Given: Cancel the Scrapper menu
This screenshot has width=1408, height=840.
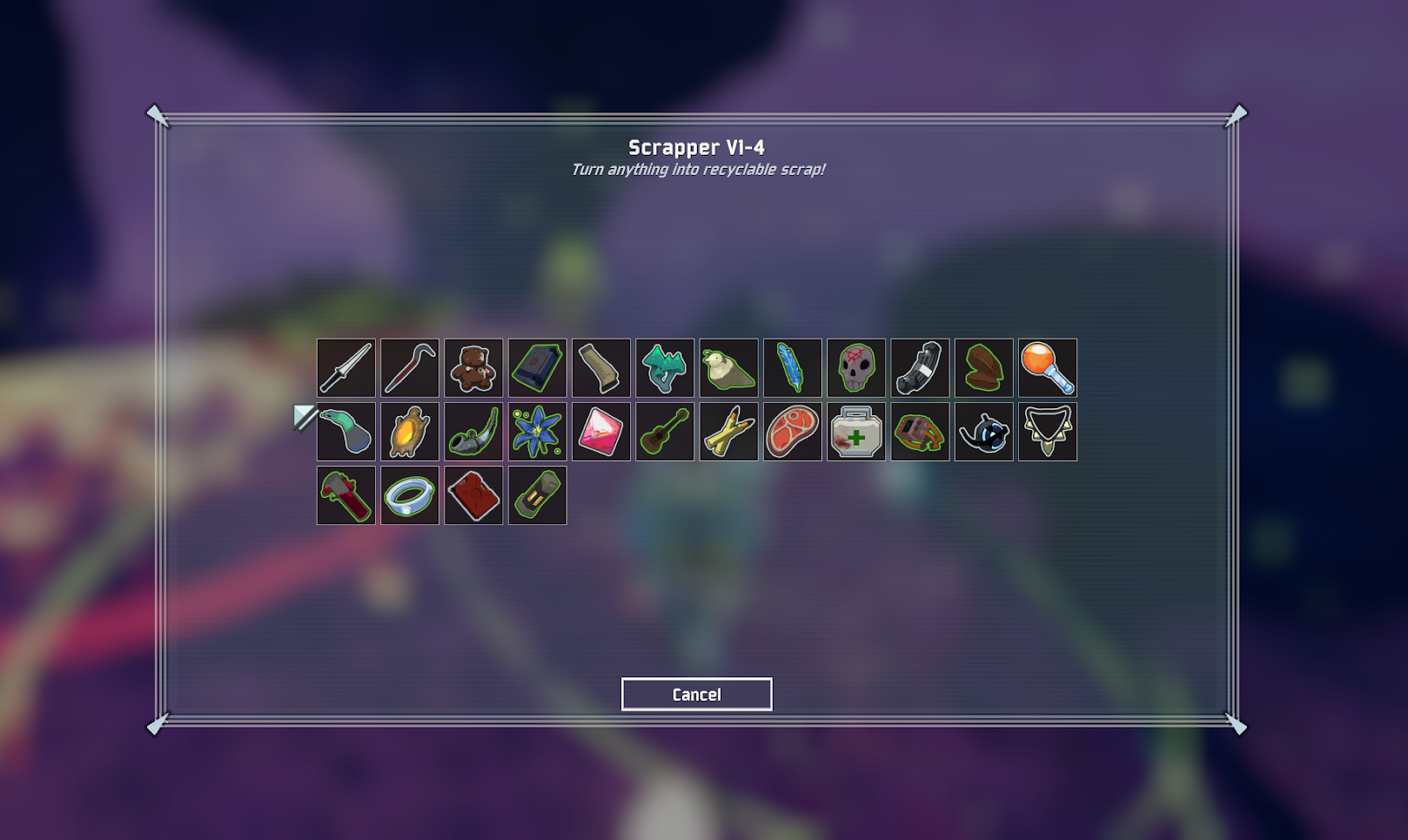Looking at the screenshot, I should pyautogui.click(x=696, y=694).
